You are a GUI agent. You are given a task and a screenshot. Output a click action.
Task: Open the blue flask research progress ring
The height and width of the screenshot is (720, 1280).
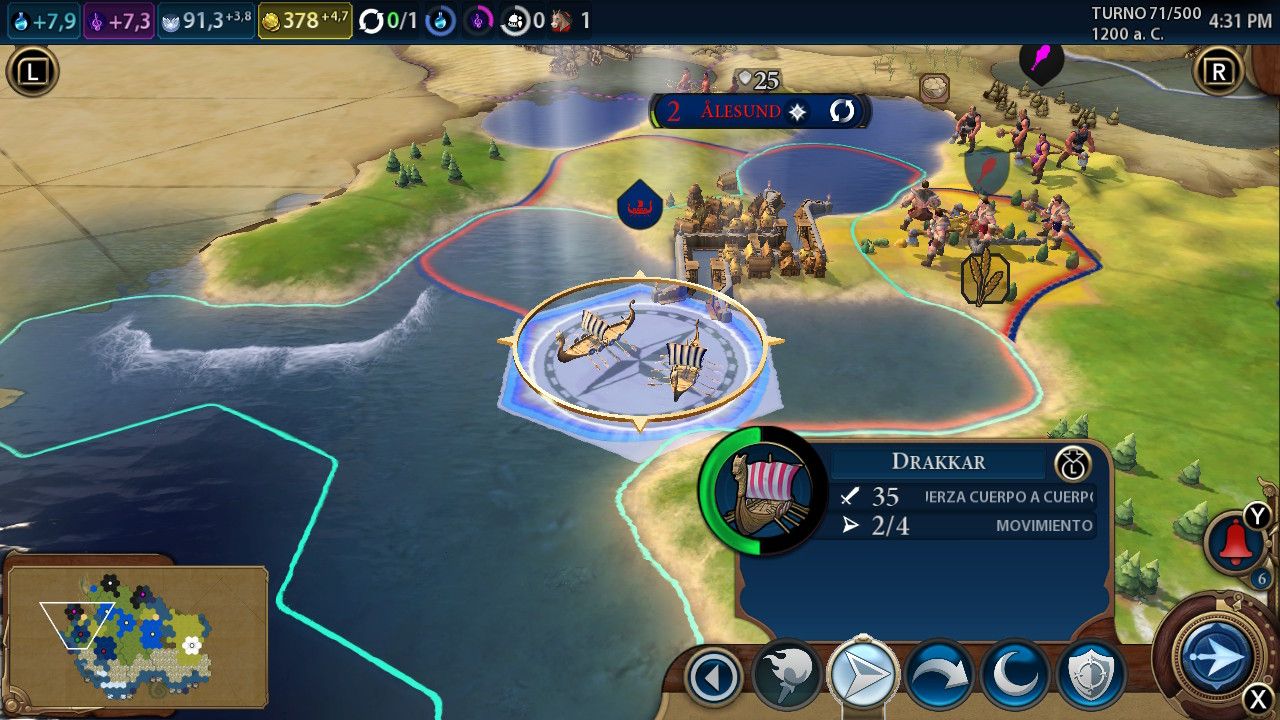[x=440, y=21]
